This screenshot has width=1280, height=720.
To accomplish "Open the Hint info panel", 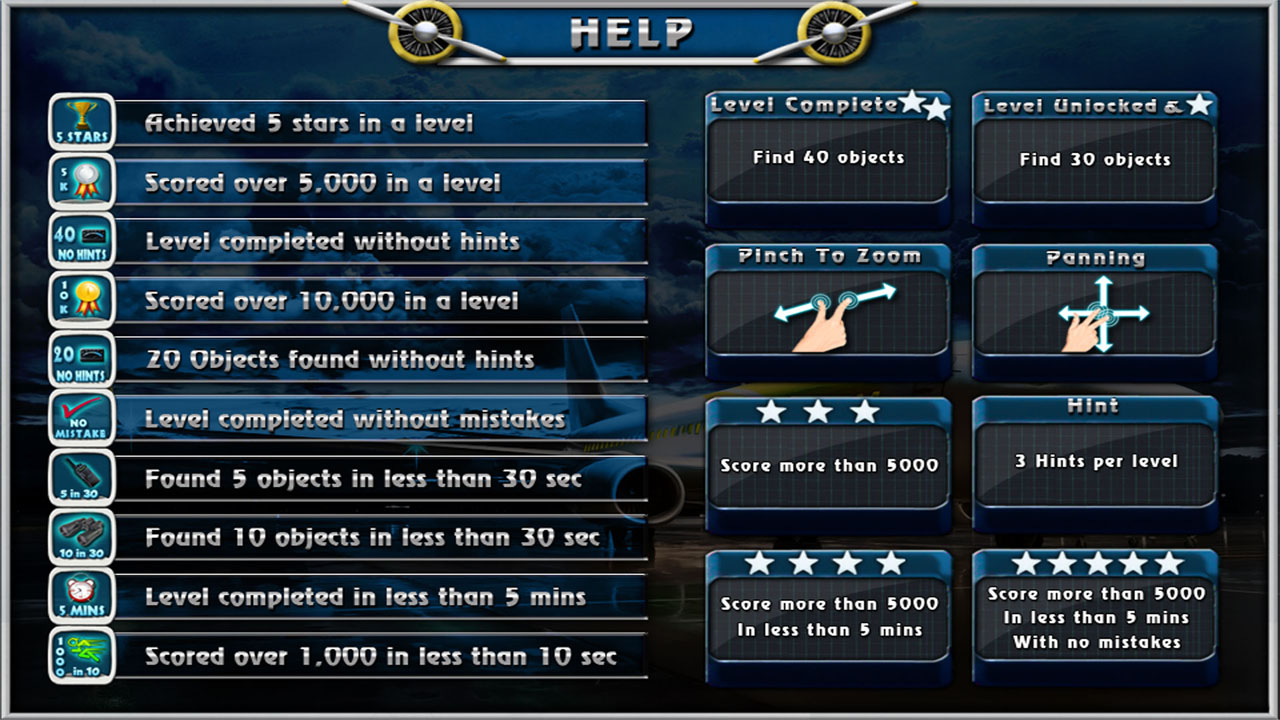I will click(1095, 463).
